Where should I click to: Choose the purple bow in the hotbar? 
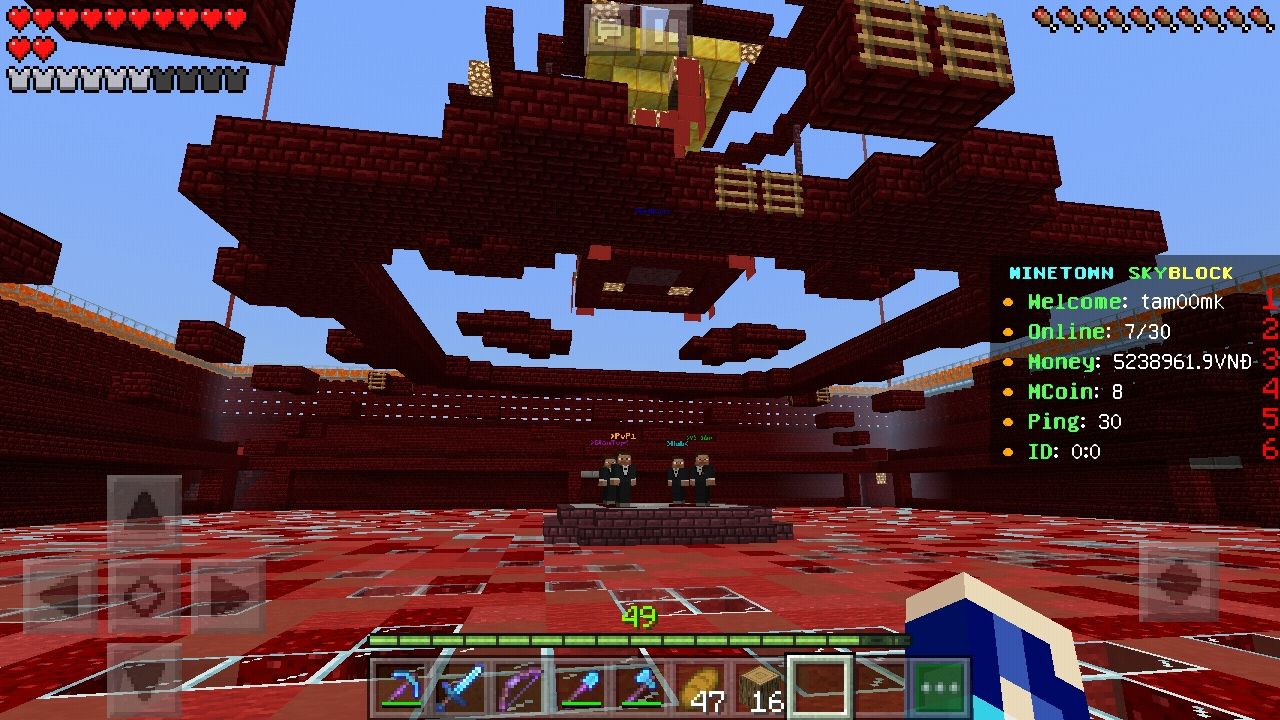520,687
